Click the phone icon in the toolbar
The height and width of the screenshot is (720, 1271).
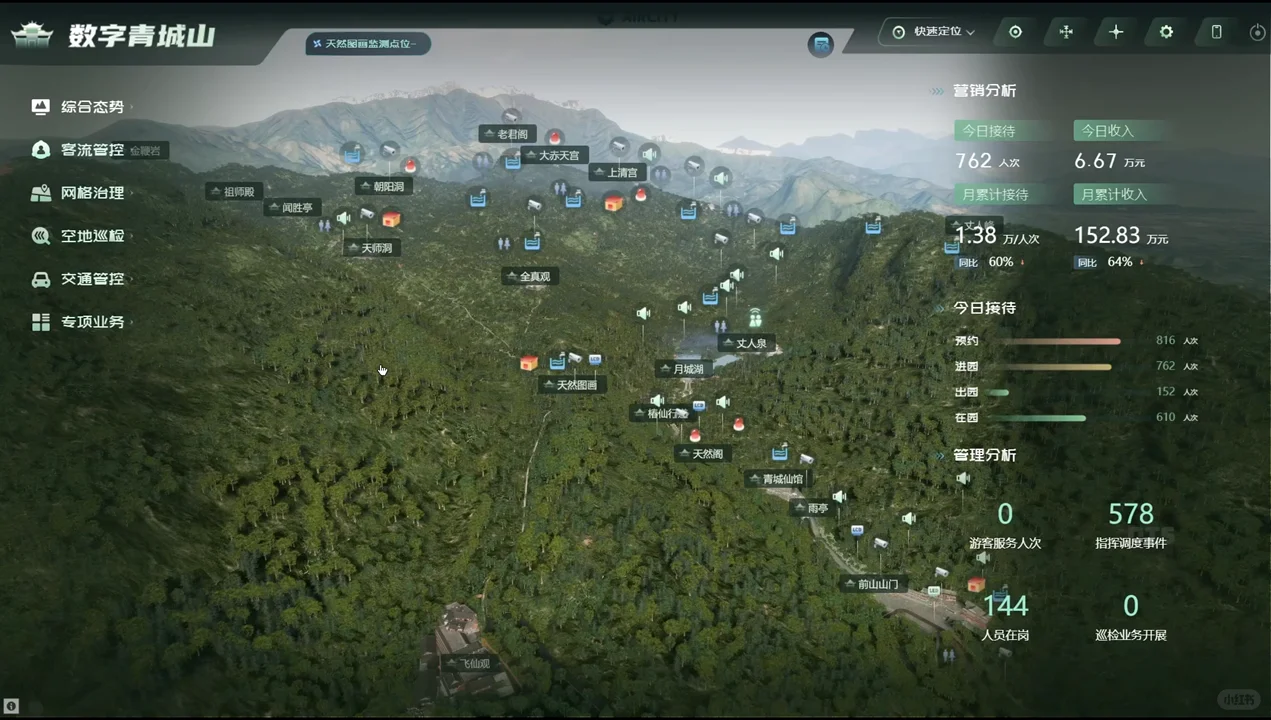pyautogui.click(x=1216, y=32)
